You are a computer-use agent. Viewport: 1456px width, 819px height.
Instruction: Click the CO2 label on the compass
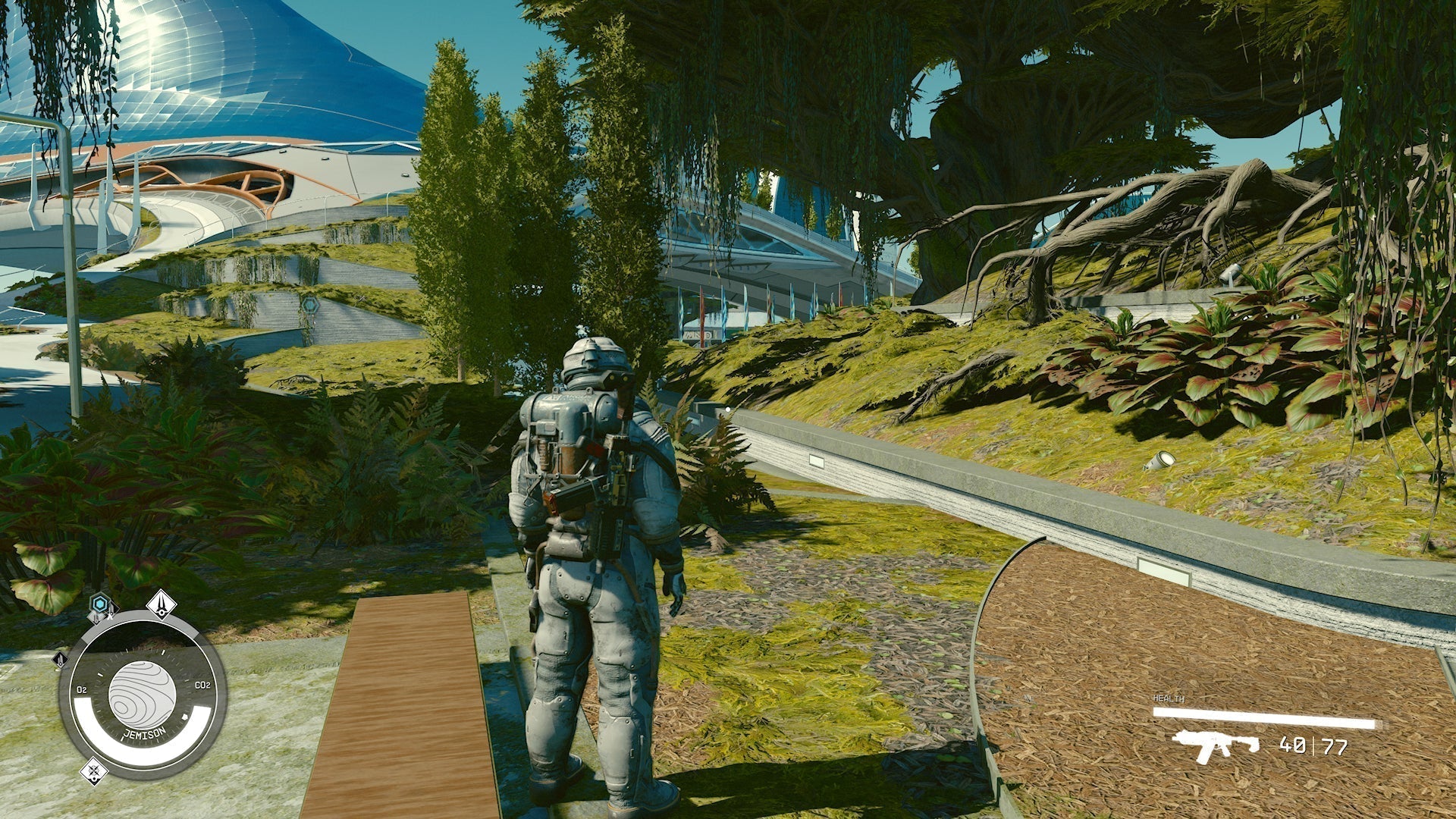pyautogui.click(x=202, y=685)
